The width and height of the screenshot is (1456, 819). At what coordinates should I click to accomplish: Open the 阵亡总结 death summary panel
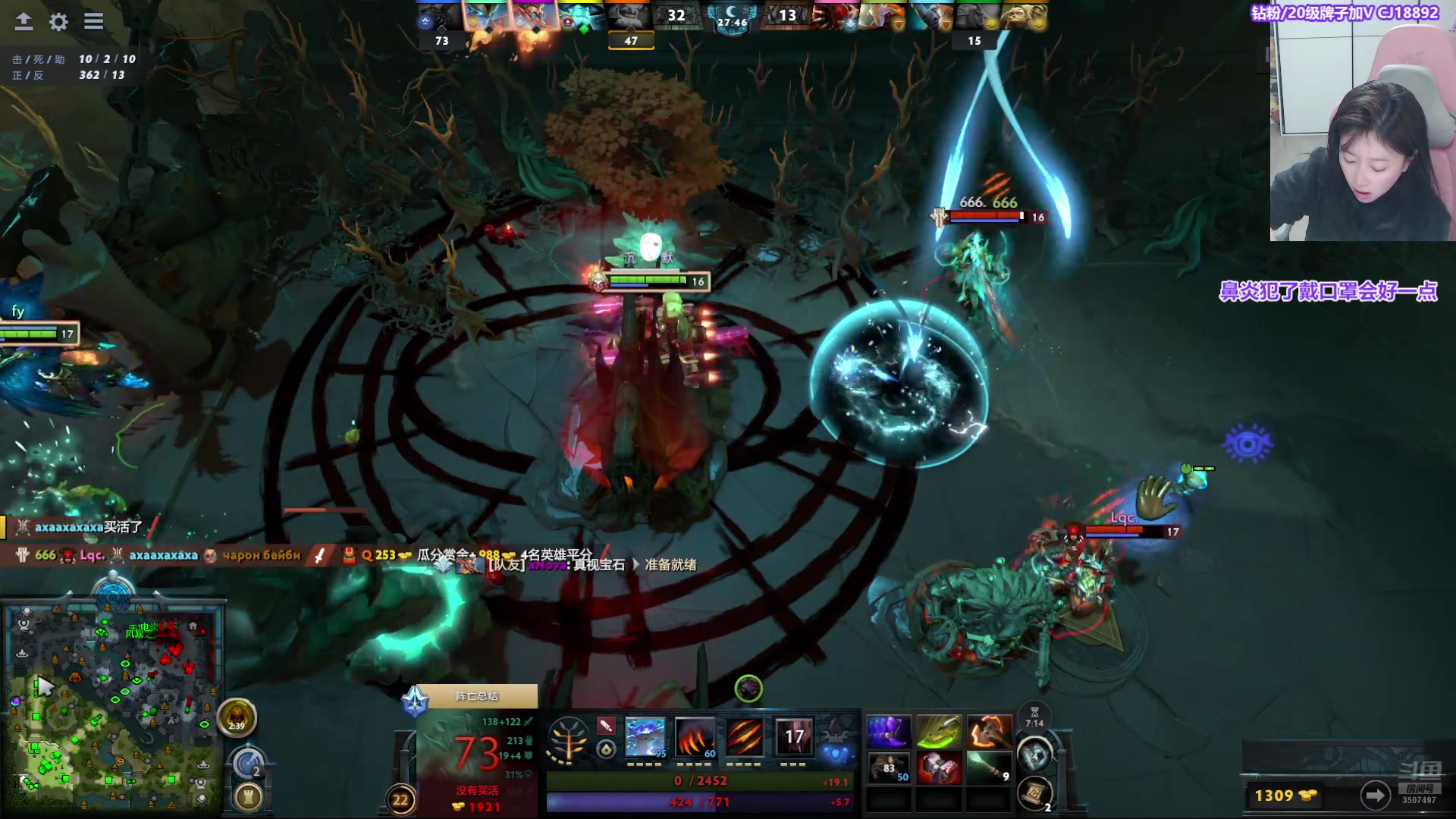pyautogui.click(x=477, y=696)
